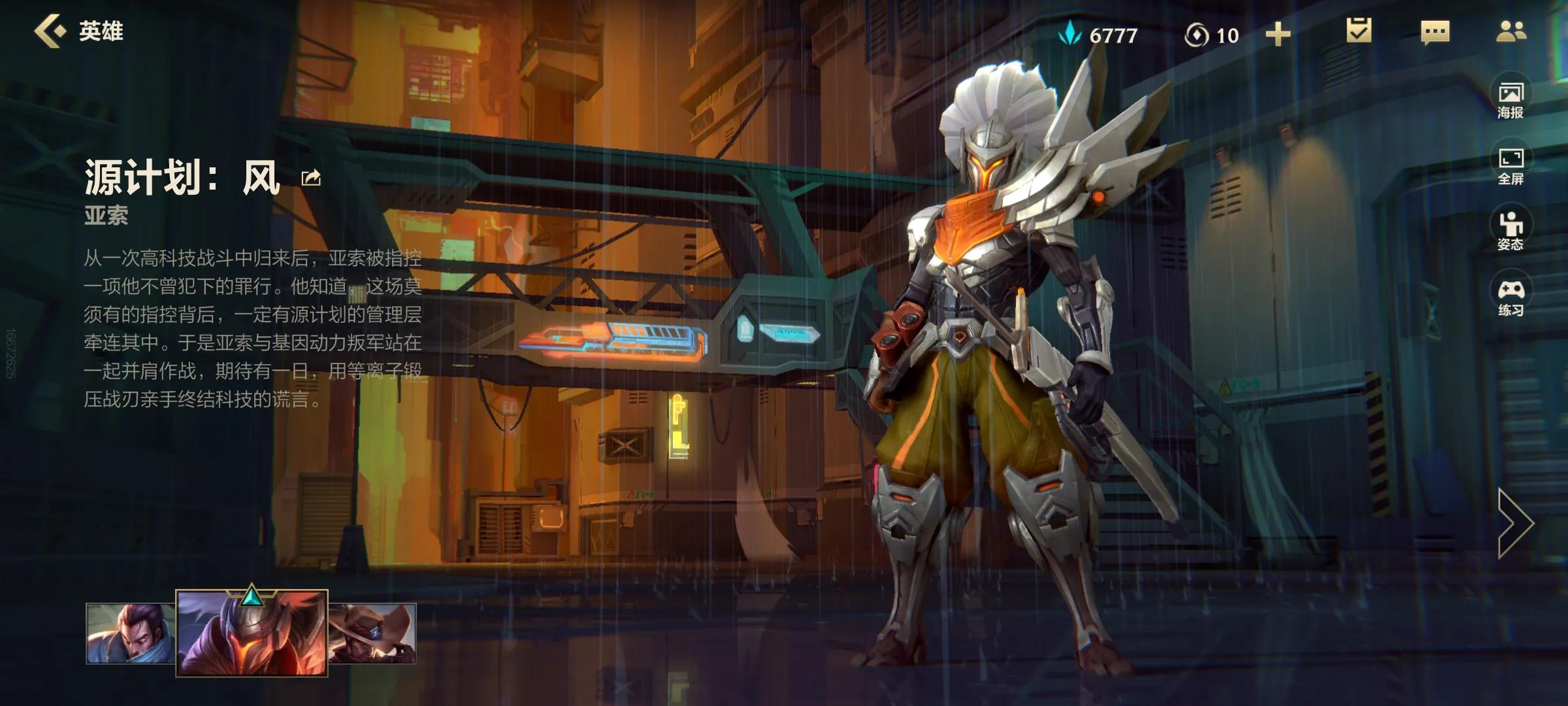Select the PROJECT Yasuo skin thumbnail
The width and height of the screenshot is (1568, 706).
(252, 633)
